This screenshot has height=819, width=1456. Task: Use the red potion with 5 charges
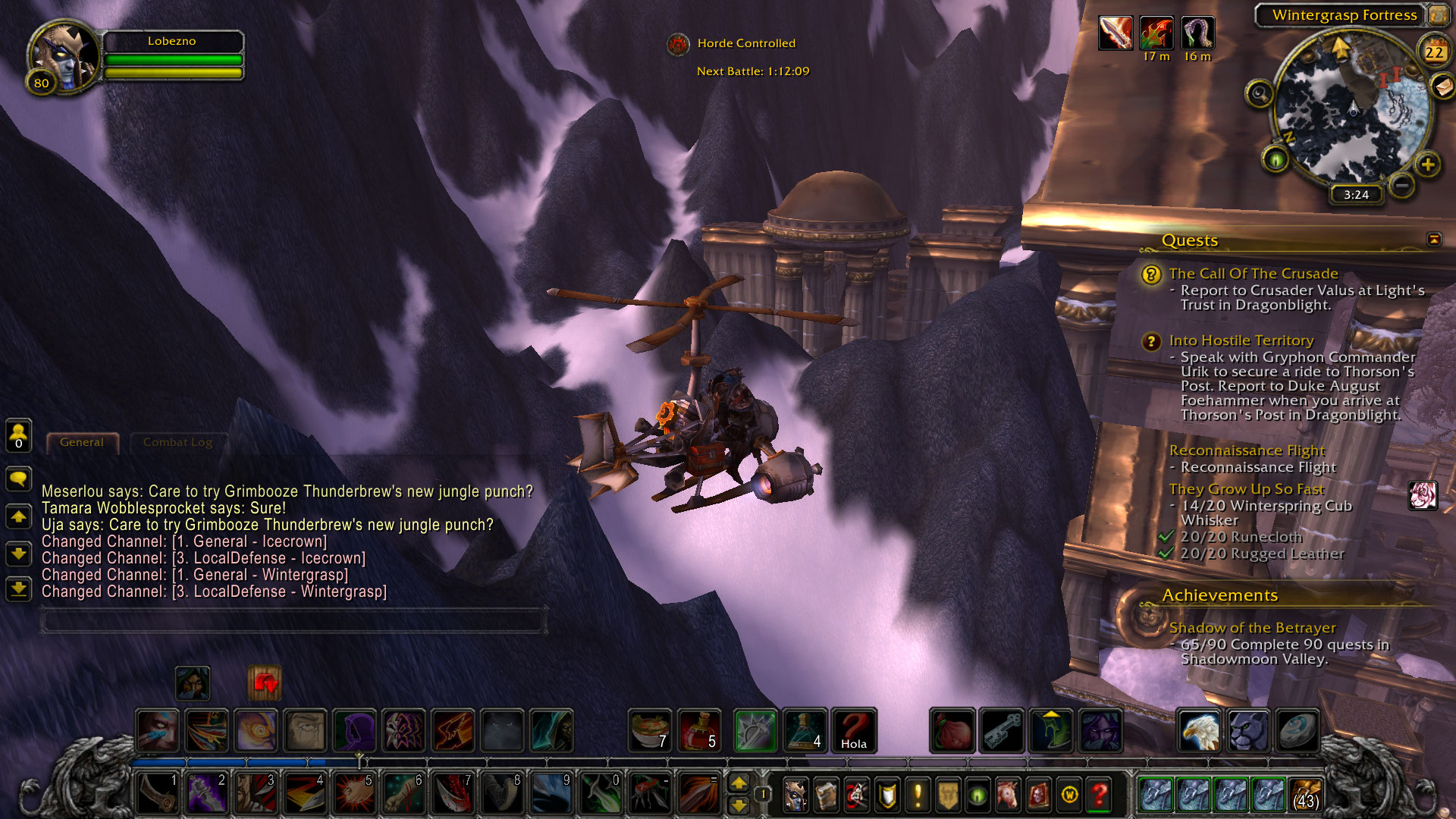tap(699, 730)
